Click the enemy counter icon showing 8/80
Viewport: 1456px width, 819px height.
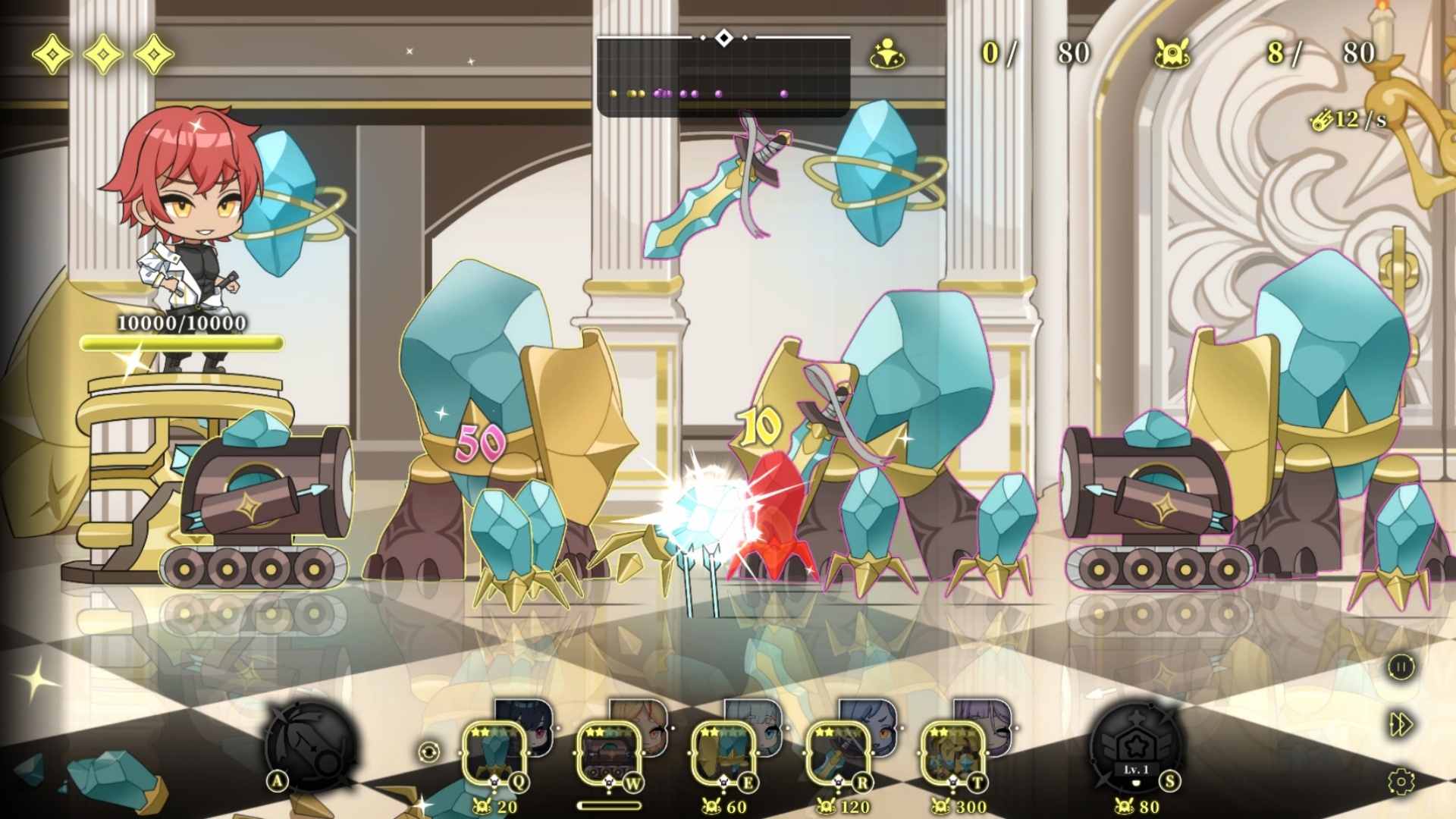coord(1172,53)
